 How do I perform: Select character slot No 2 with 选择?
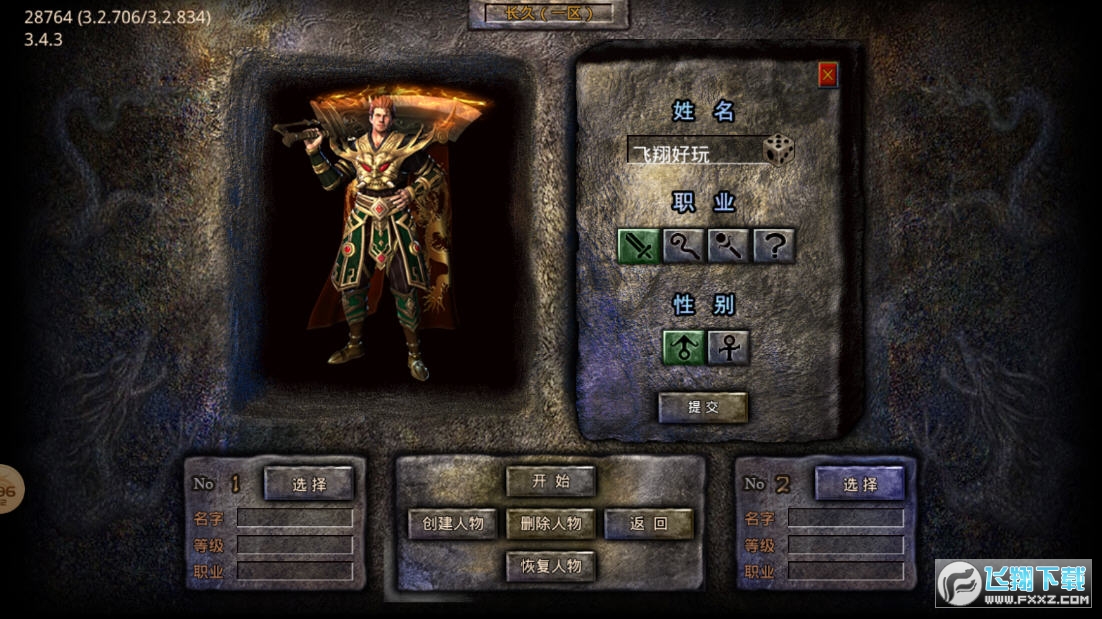(x=859, y=484)
